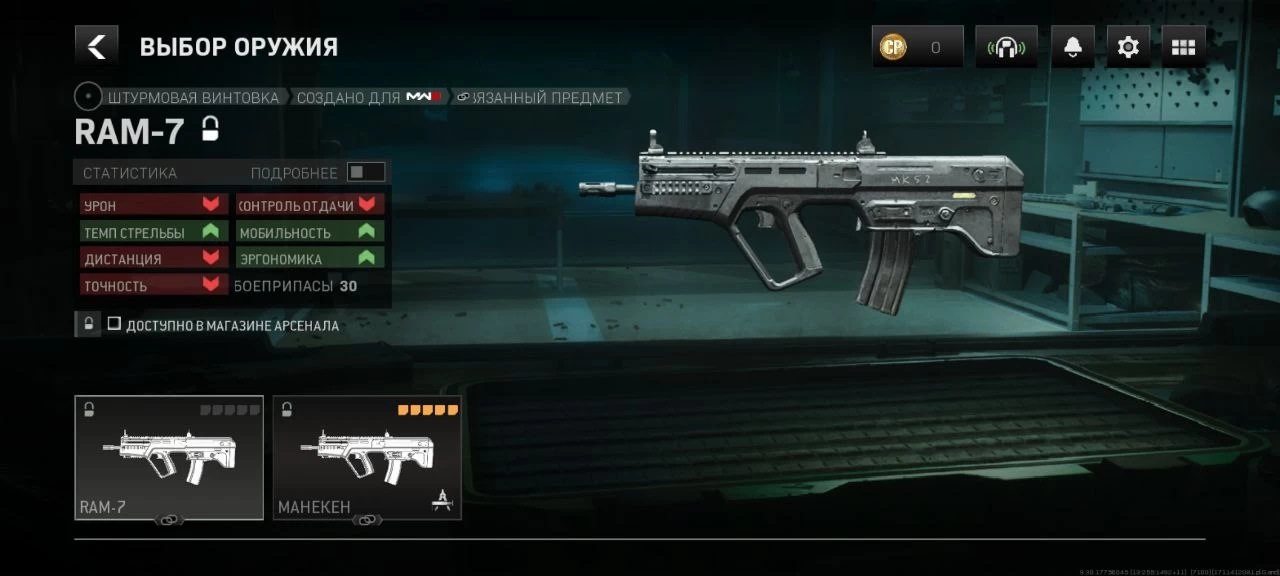Toggle the Подробнее detailed stats switch

365,172
